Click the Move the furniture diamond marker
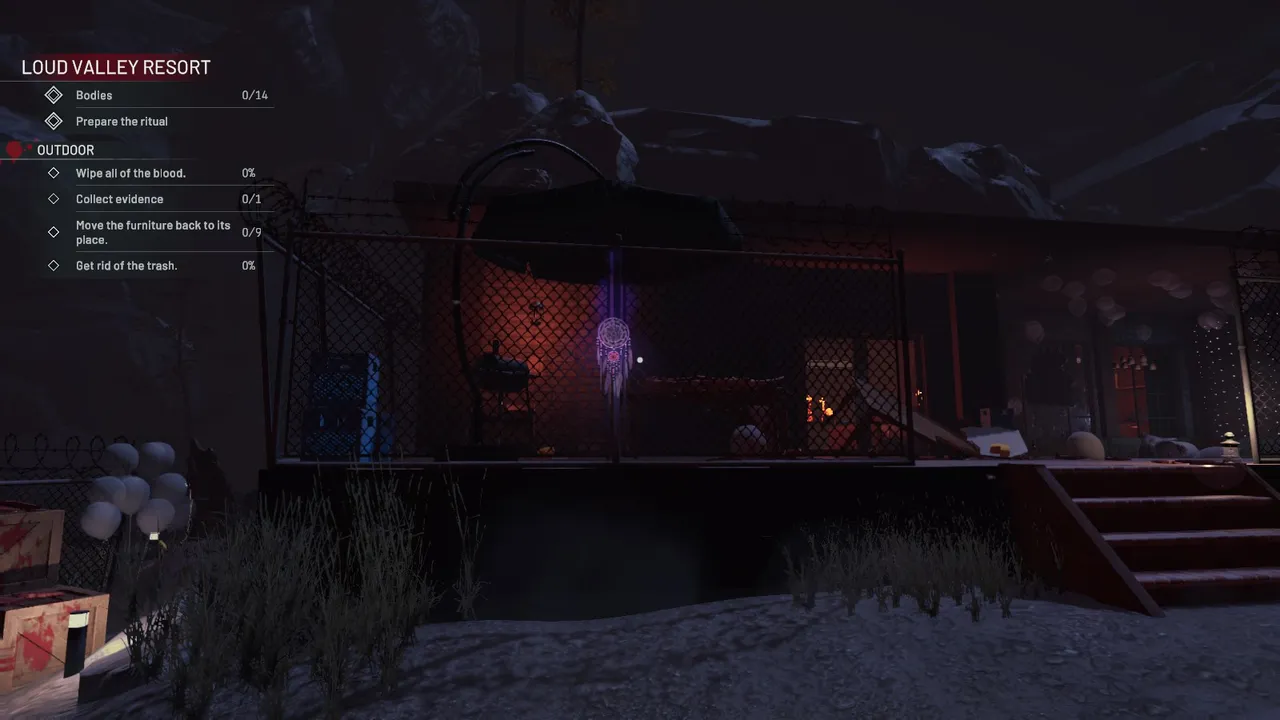 (x=54, y=232)
